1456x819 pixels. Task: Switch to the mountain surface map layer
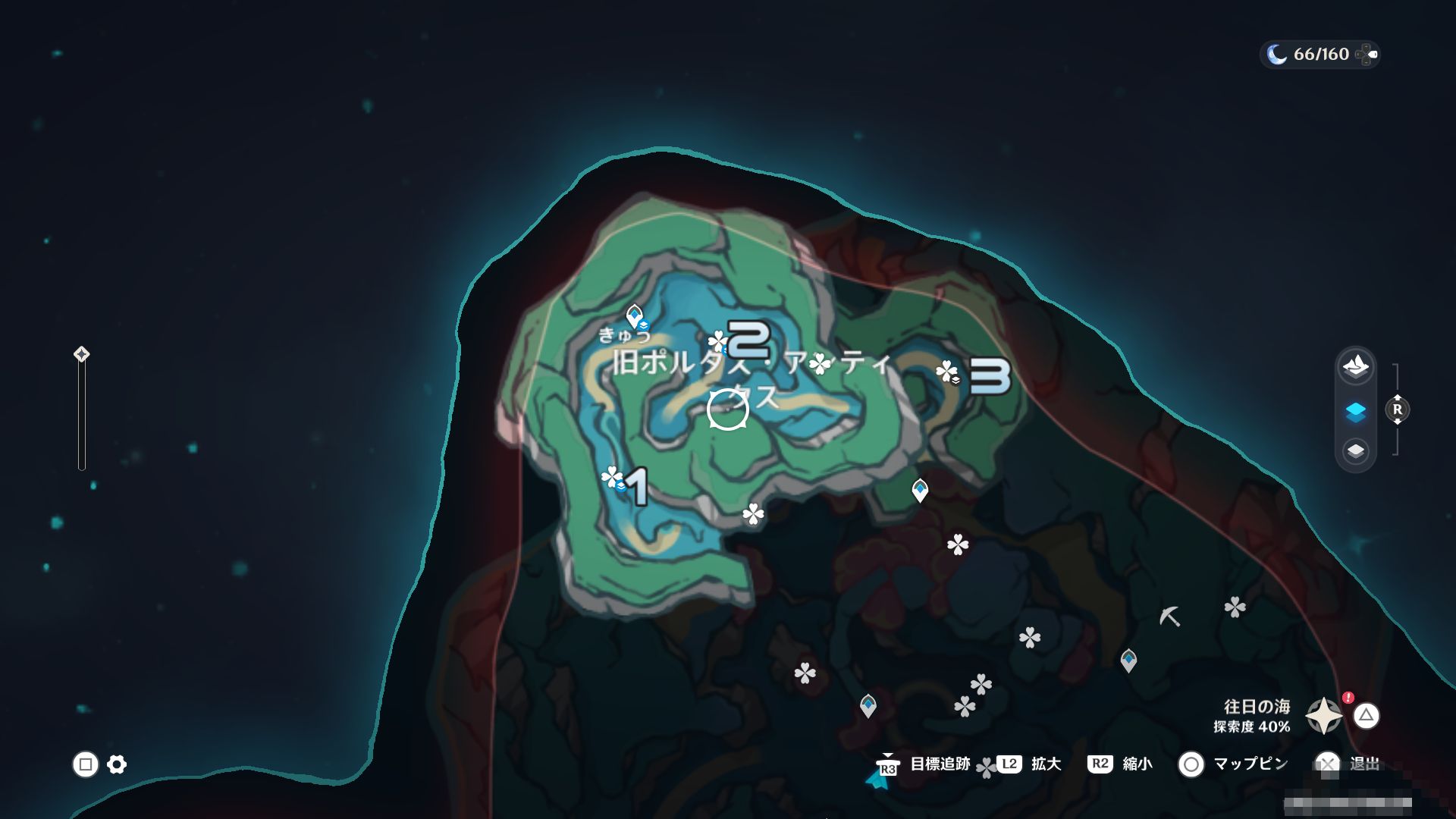tap(1355, 367)
